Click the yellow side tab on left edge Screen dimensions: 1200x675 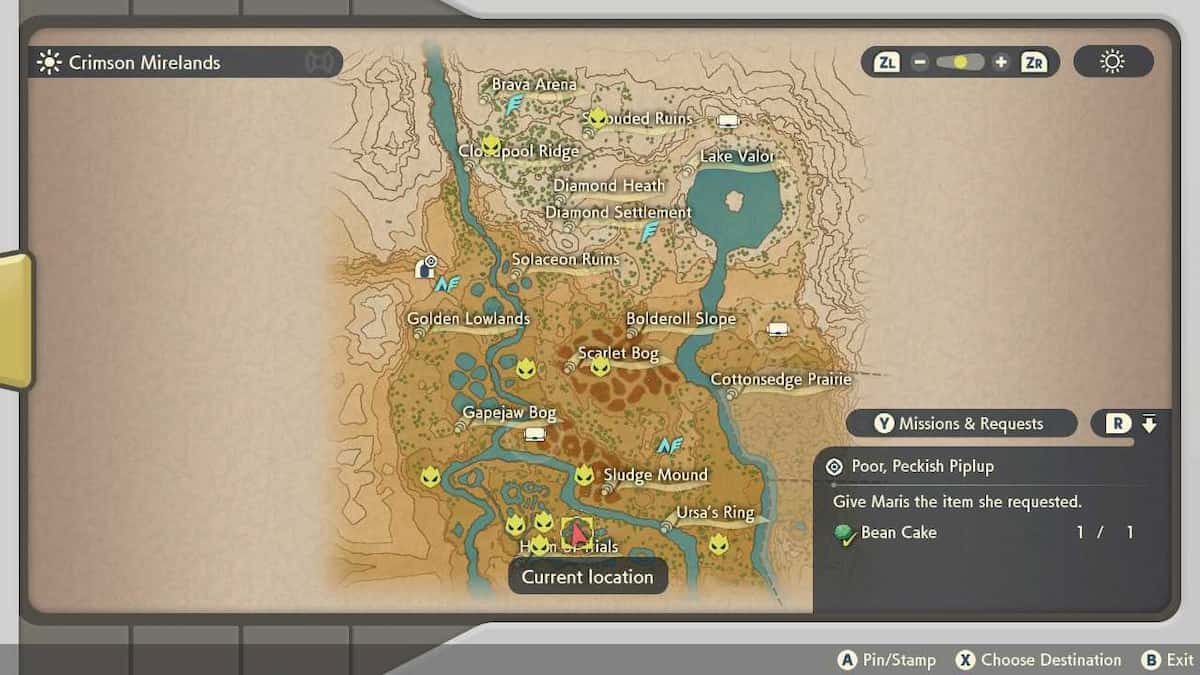coord(15,320)
